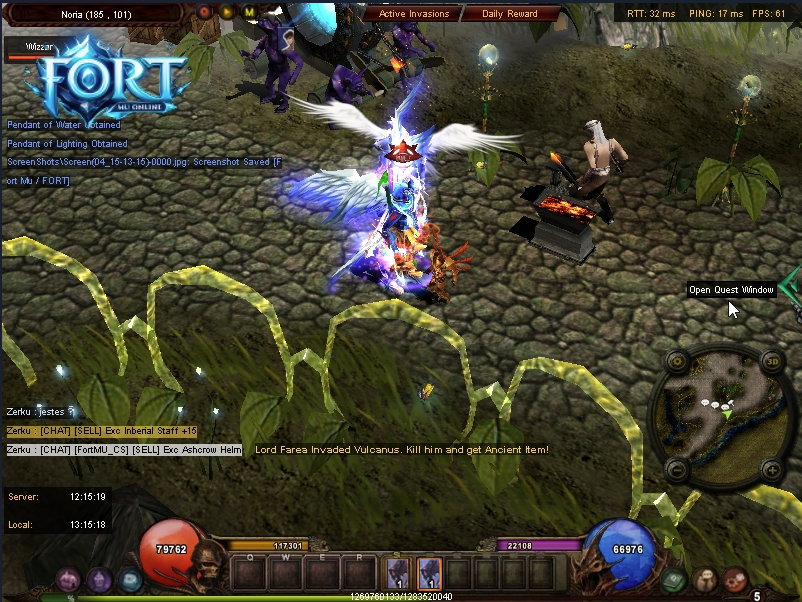This screenshot has width=802, height=602.
Task: Click the blue round icon at bottom-left
Action: (130, 579)
